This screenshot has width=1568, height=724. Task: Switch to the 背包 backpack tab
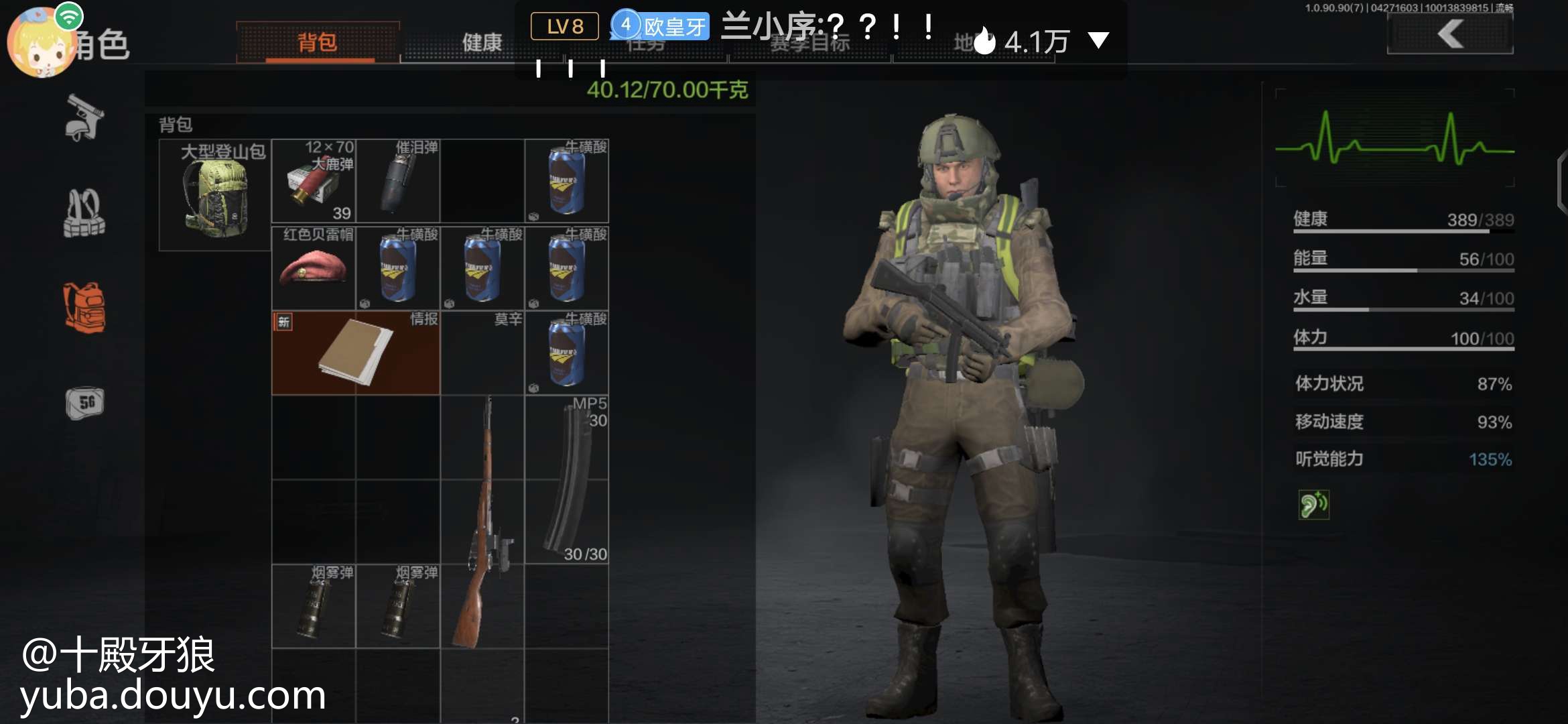[318, 43]
